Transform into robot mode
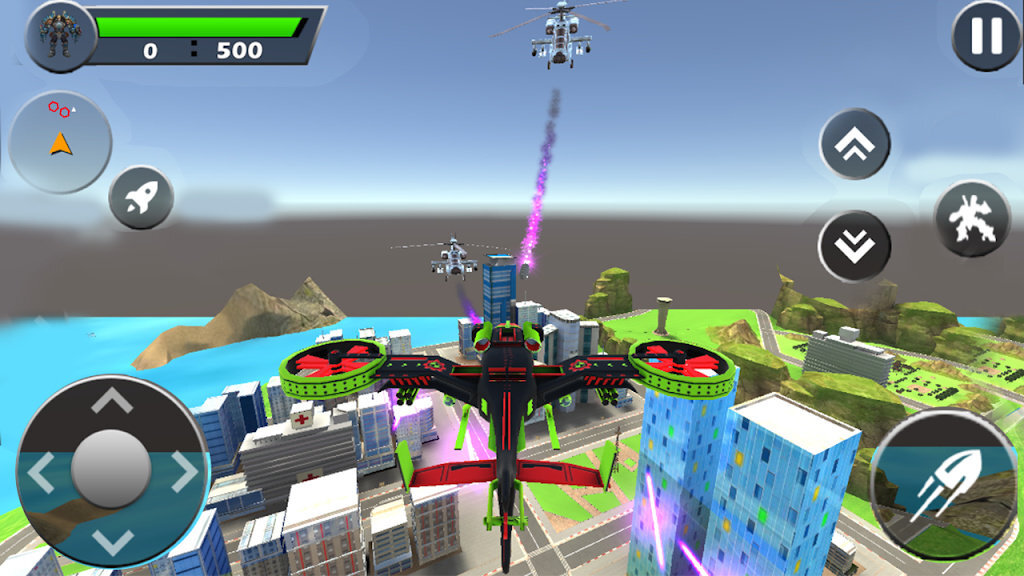 point(970,219)
